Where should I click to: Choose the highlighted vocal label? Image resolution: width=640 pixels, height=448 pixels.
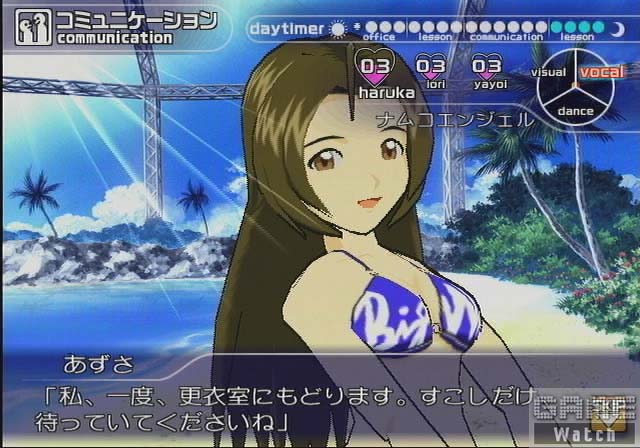click(601, 72)
